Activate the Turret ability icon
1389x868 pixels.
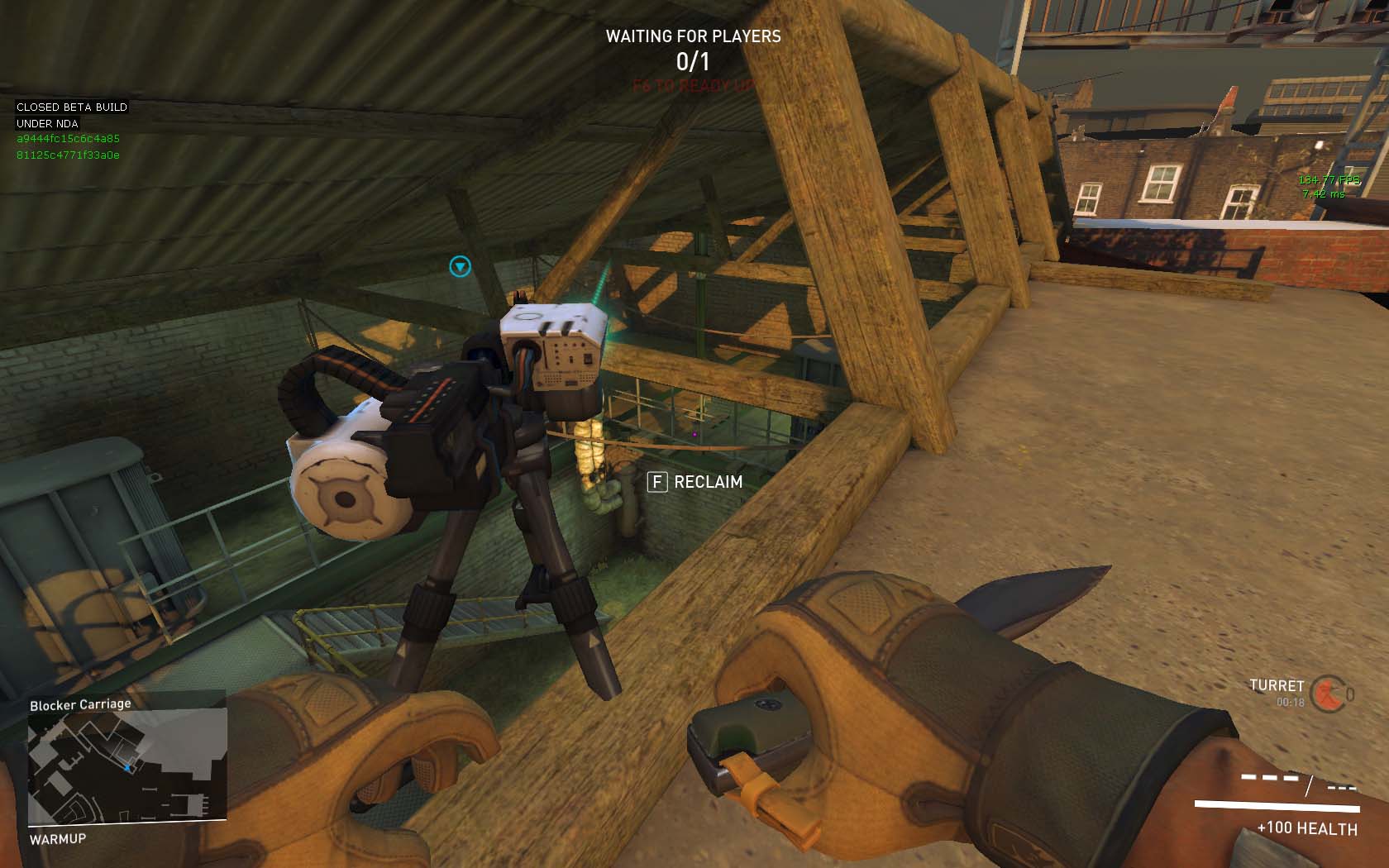point(1330,693)
